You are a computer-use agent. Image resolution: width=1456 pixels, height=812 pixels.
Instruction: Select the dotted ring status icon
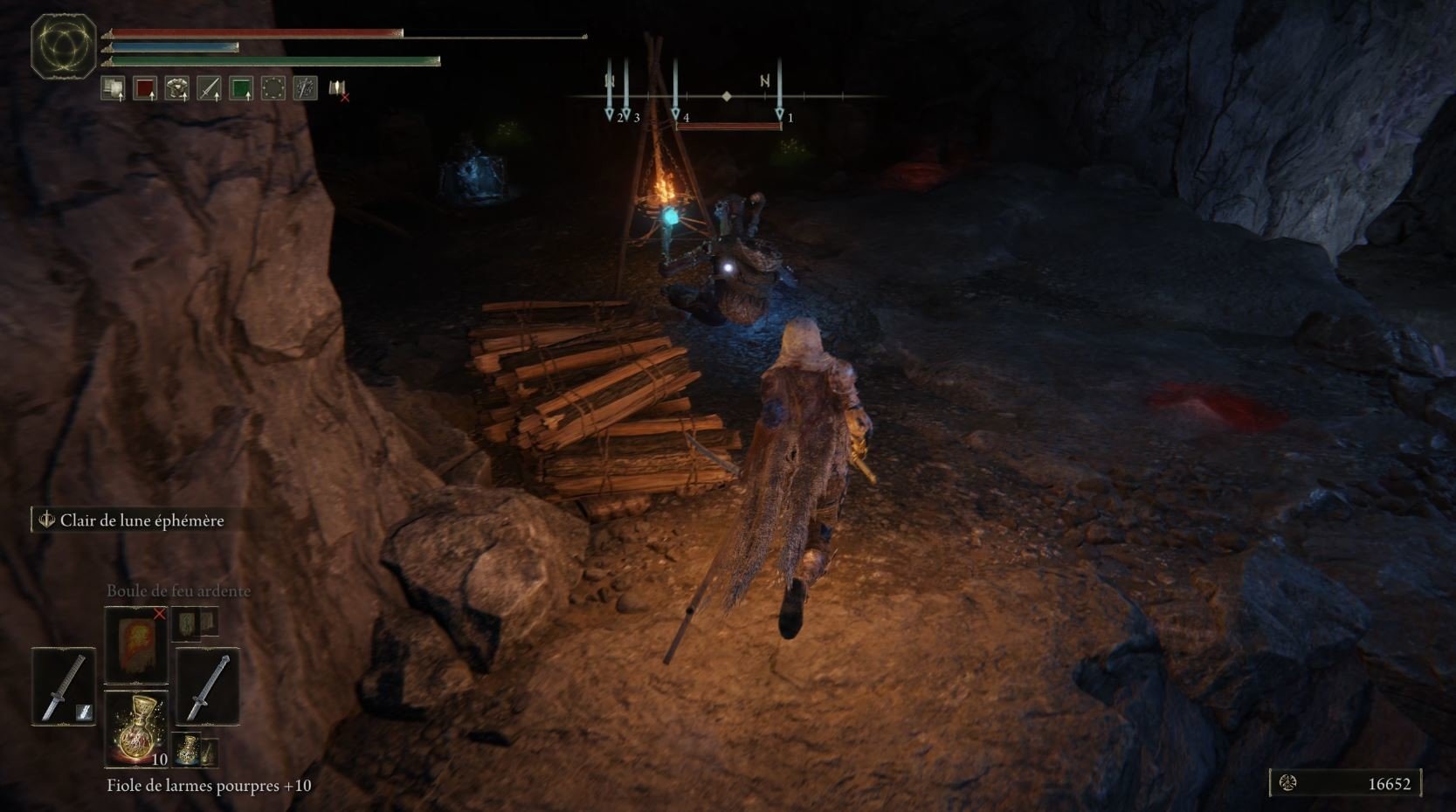point(273,88)
